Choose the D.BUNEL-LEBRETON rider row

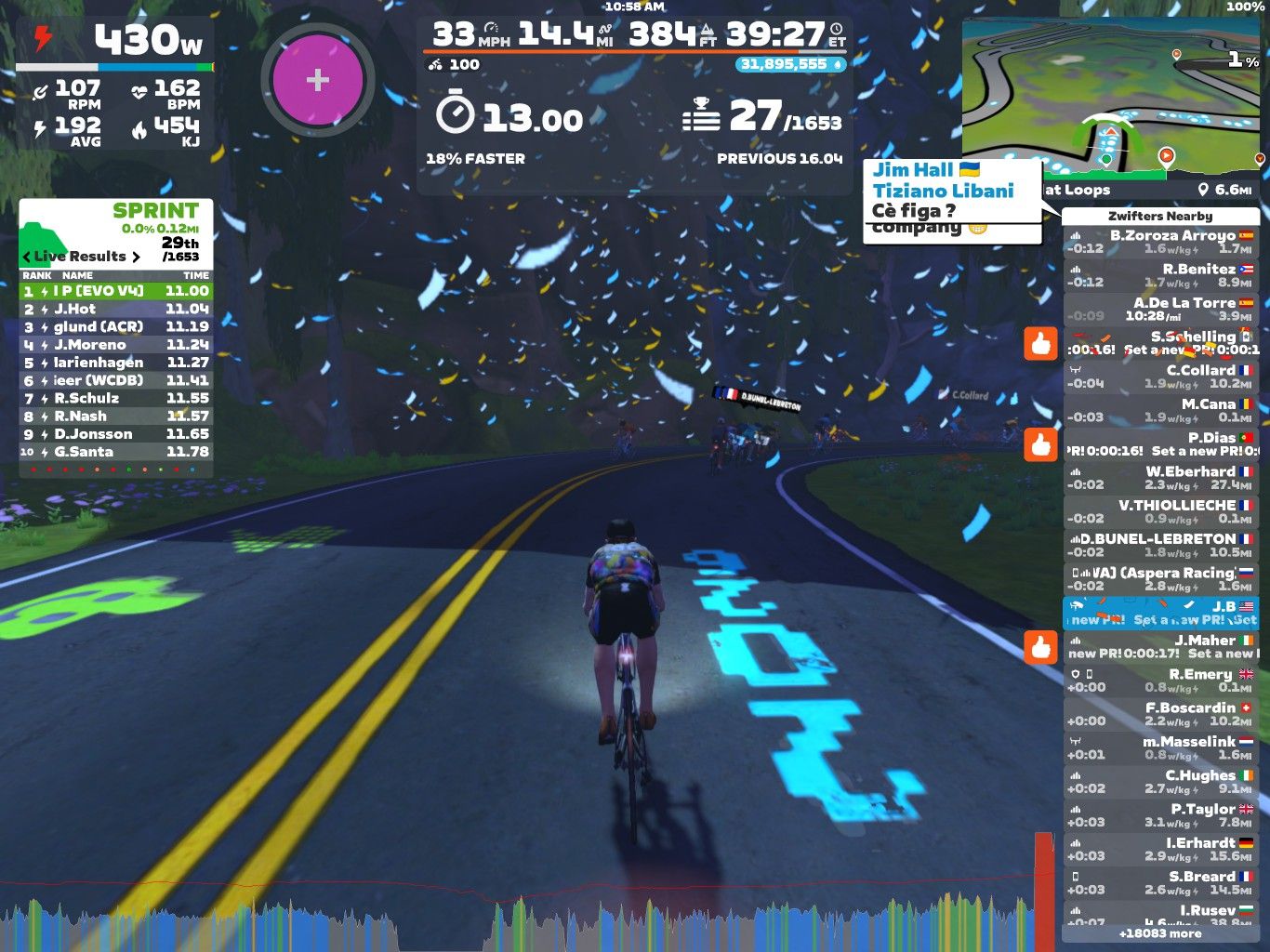tap(1160, 545)
